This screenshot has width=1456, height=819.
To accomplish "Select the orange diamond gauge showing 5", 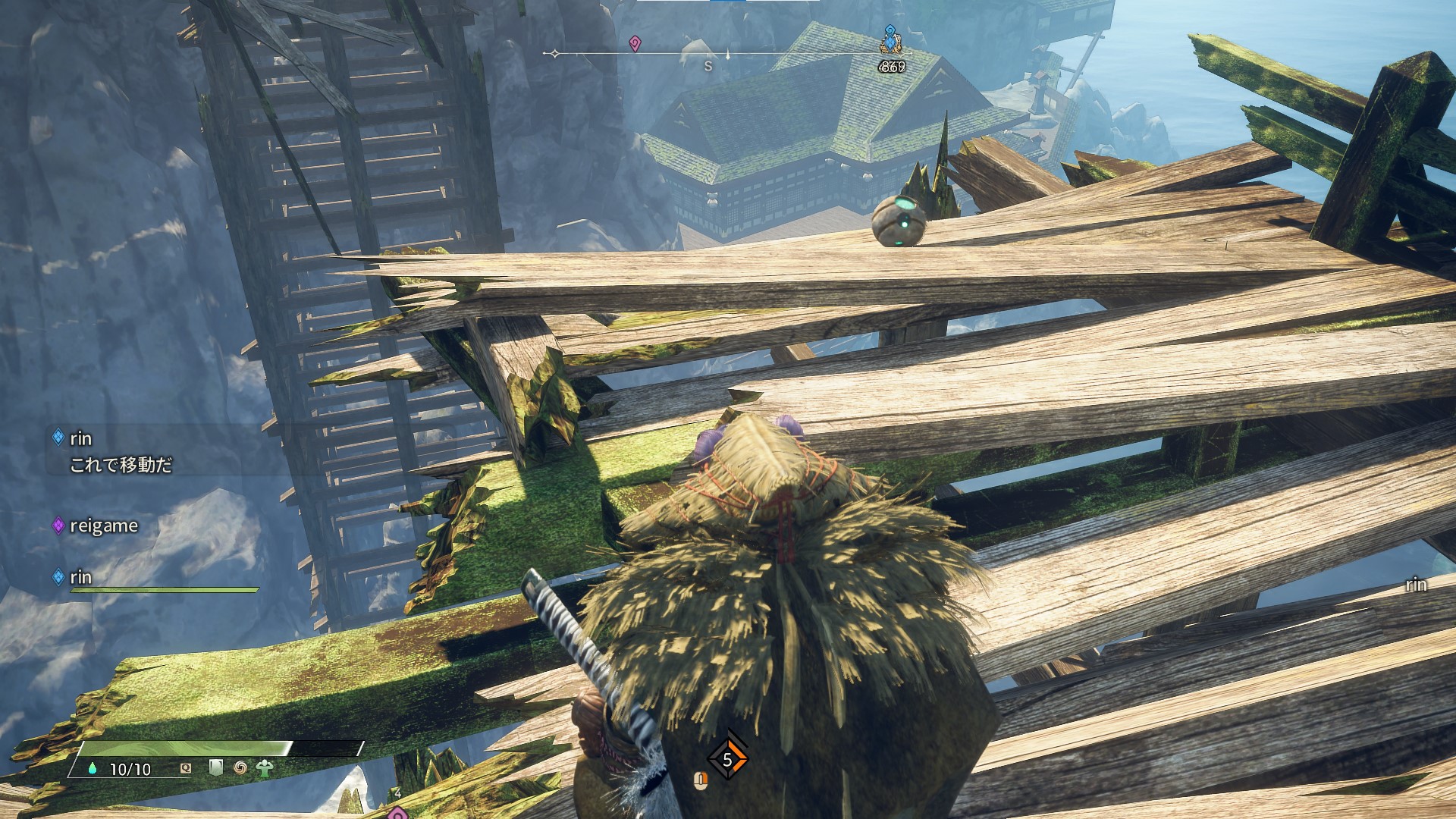I will click(728, 759).
